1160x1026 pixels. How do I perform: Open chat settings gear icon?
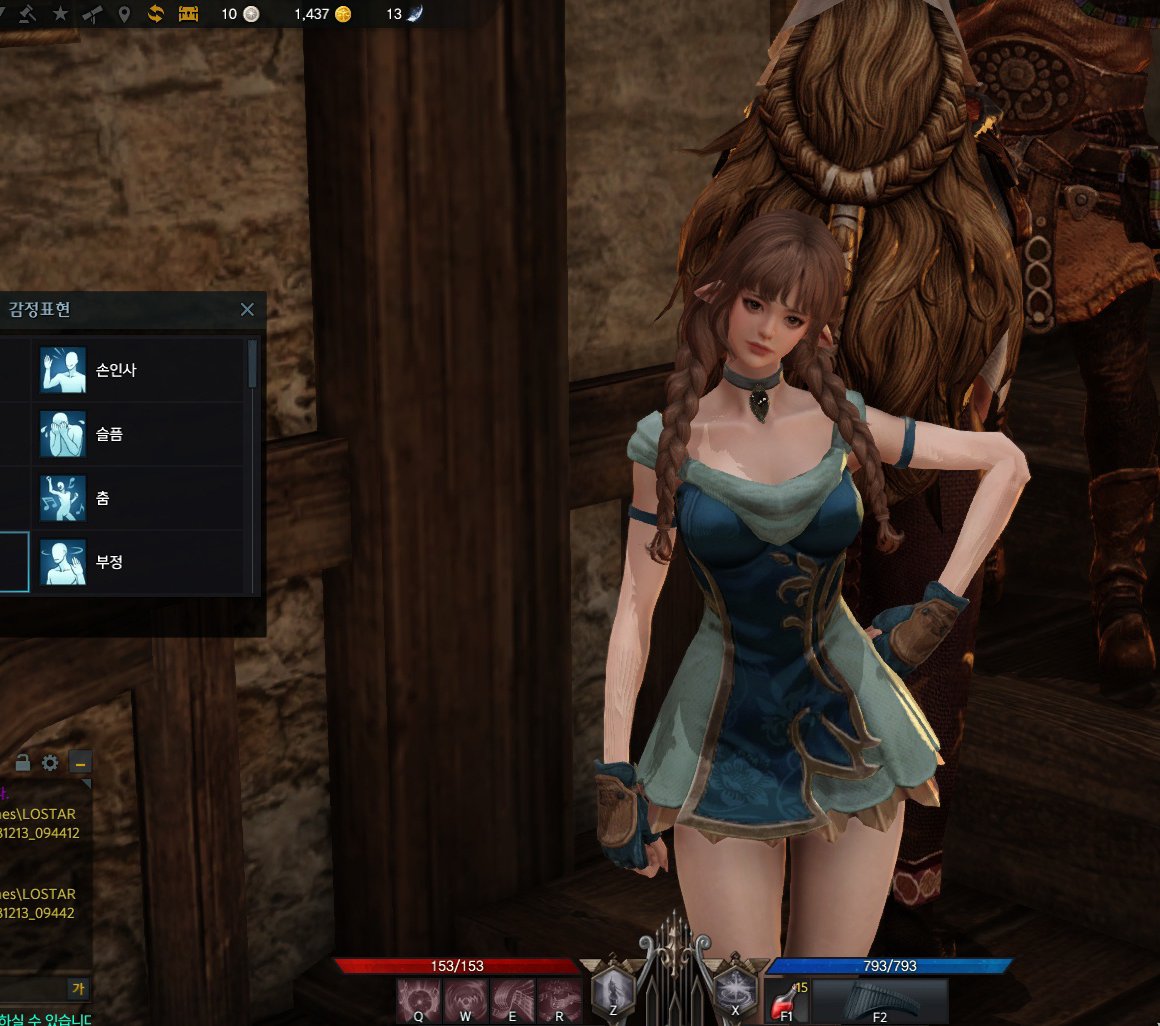[x=50, y=763]
